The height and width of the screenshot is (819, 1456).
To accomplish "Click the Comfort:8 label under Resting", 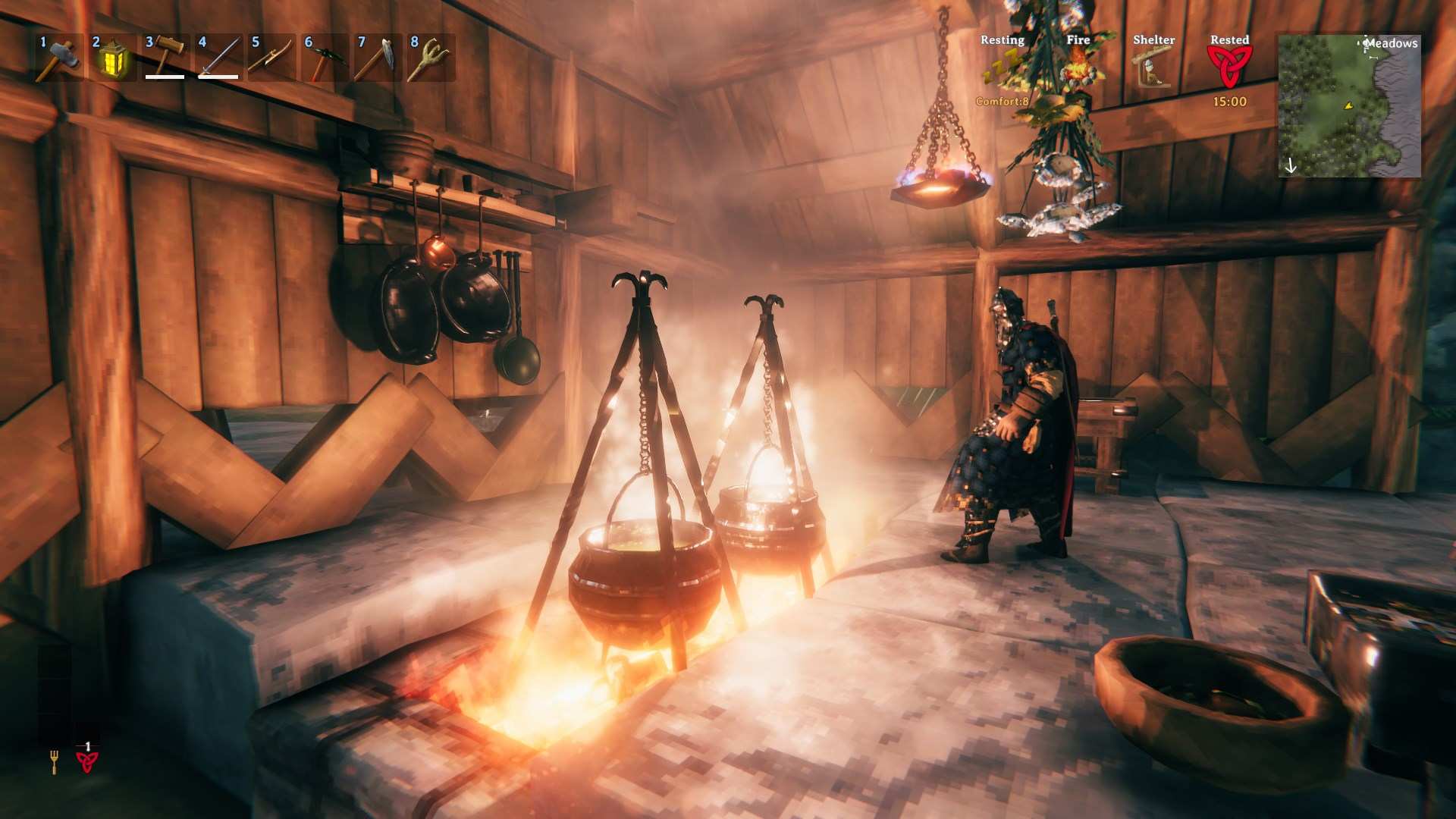I will [1001, 99].
